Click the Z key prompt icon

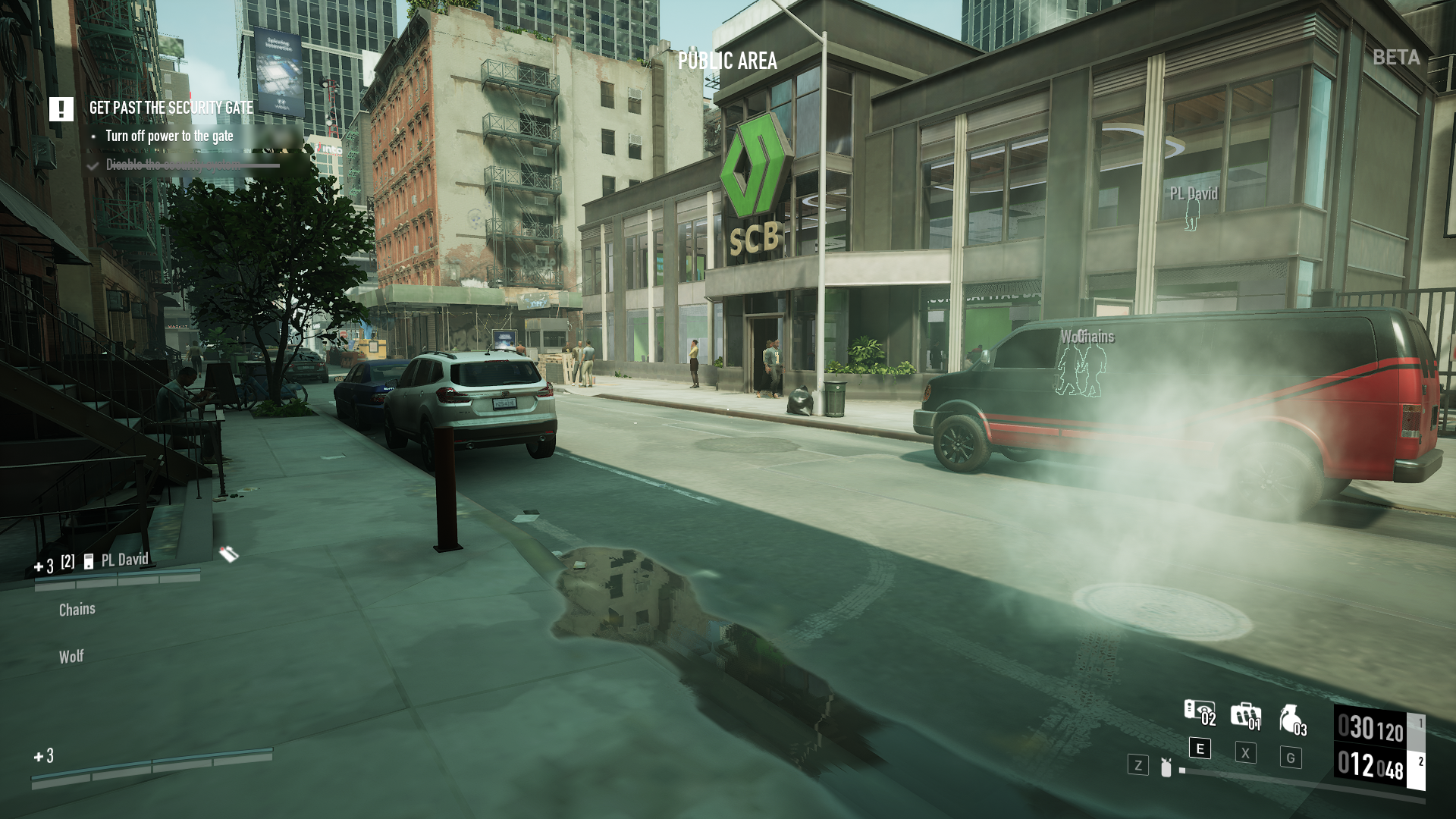[x=1139, y=764]
